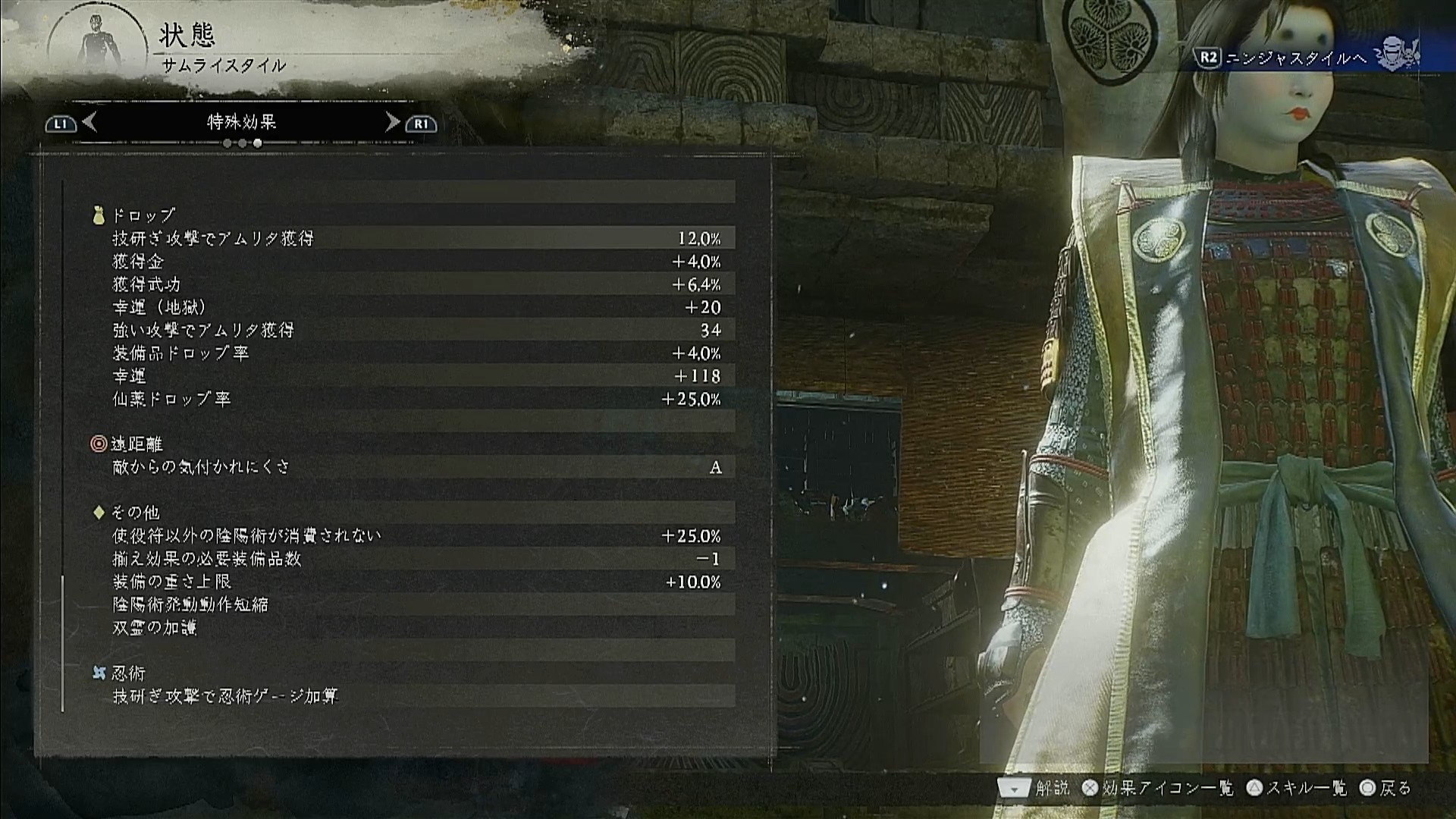Highlight the 装備品ドロップ率 row
Viewport: 1456px width, 819px height.
[416, 353]
